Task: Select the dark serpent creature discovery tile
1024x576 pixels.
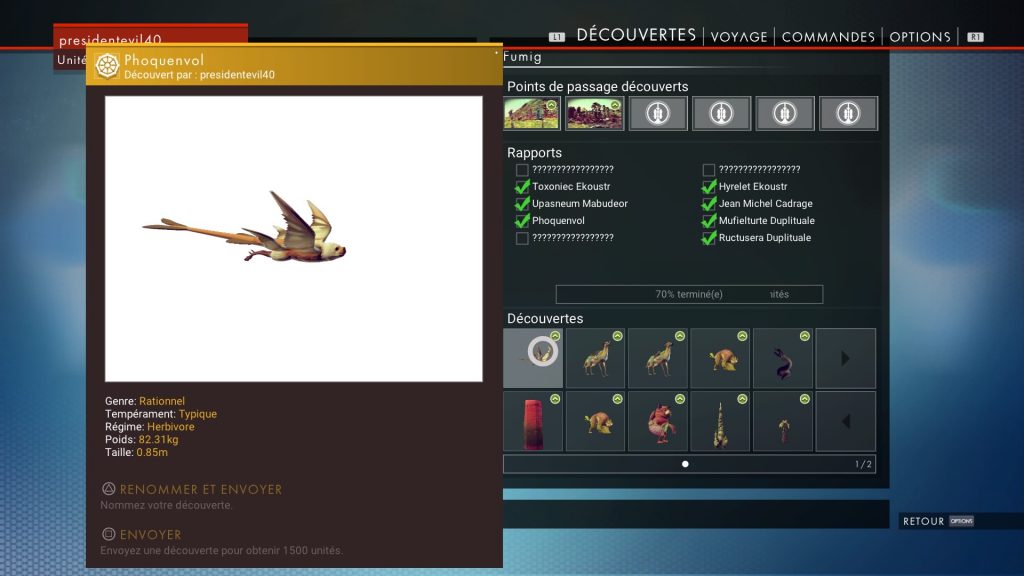Action: coord(782,358)
